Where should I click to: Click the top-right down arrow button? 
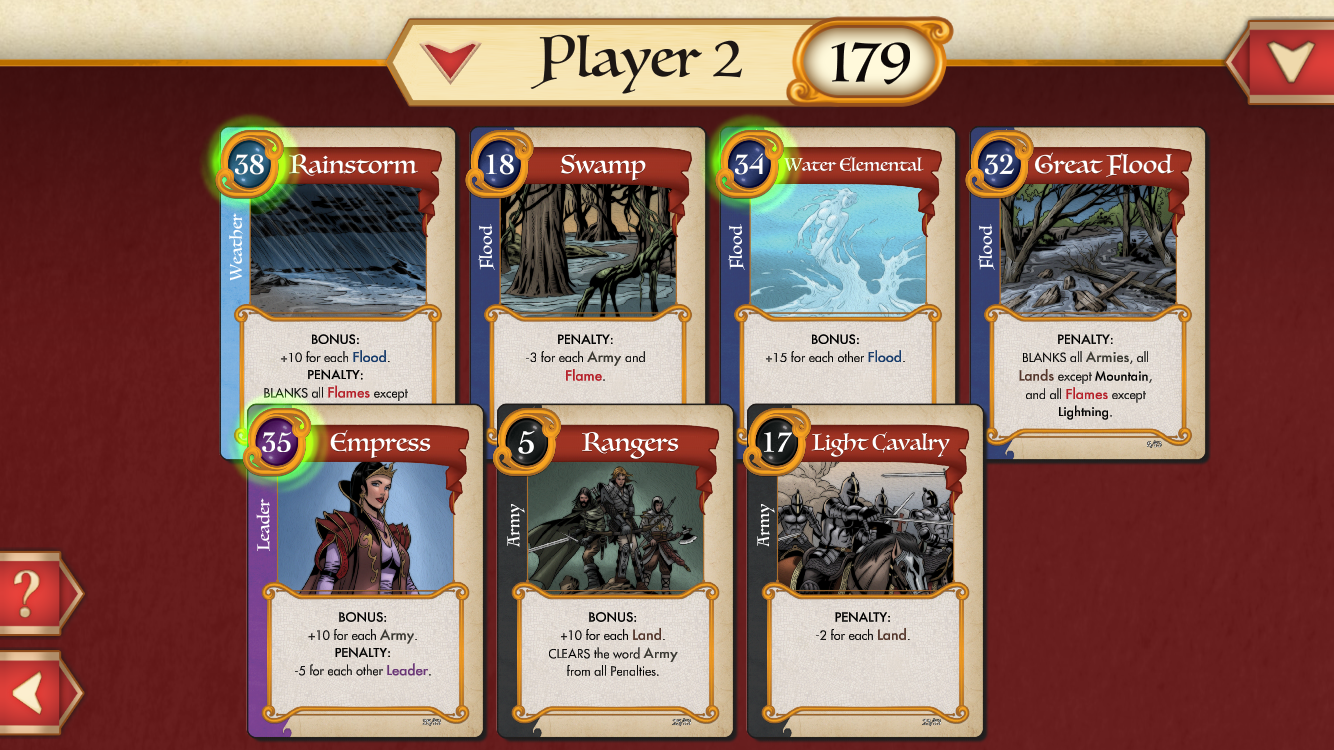tap(1290, 62)
